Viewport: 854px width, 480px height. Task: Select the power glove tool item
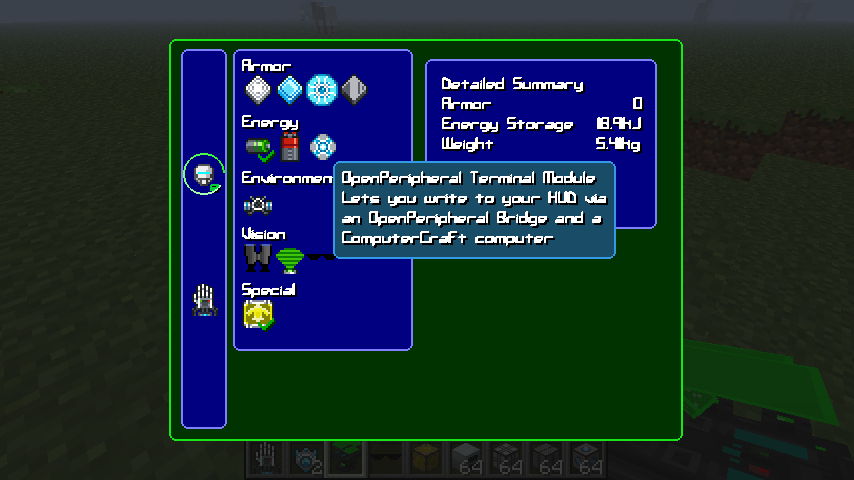pyautogui.click(x=204, y=300)
